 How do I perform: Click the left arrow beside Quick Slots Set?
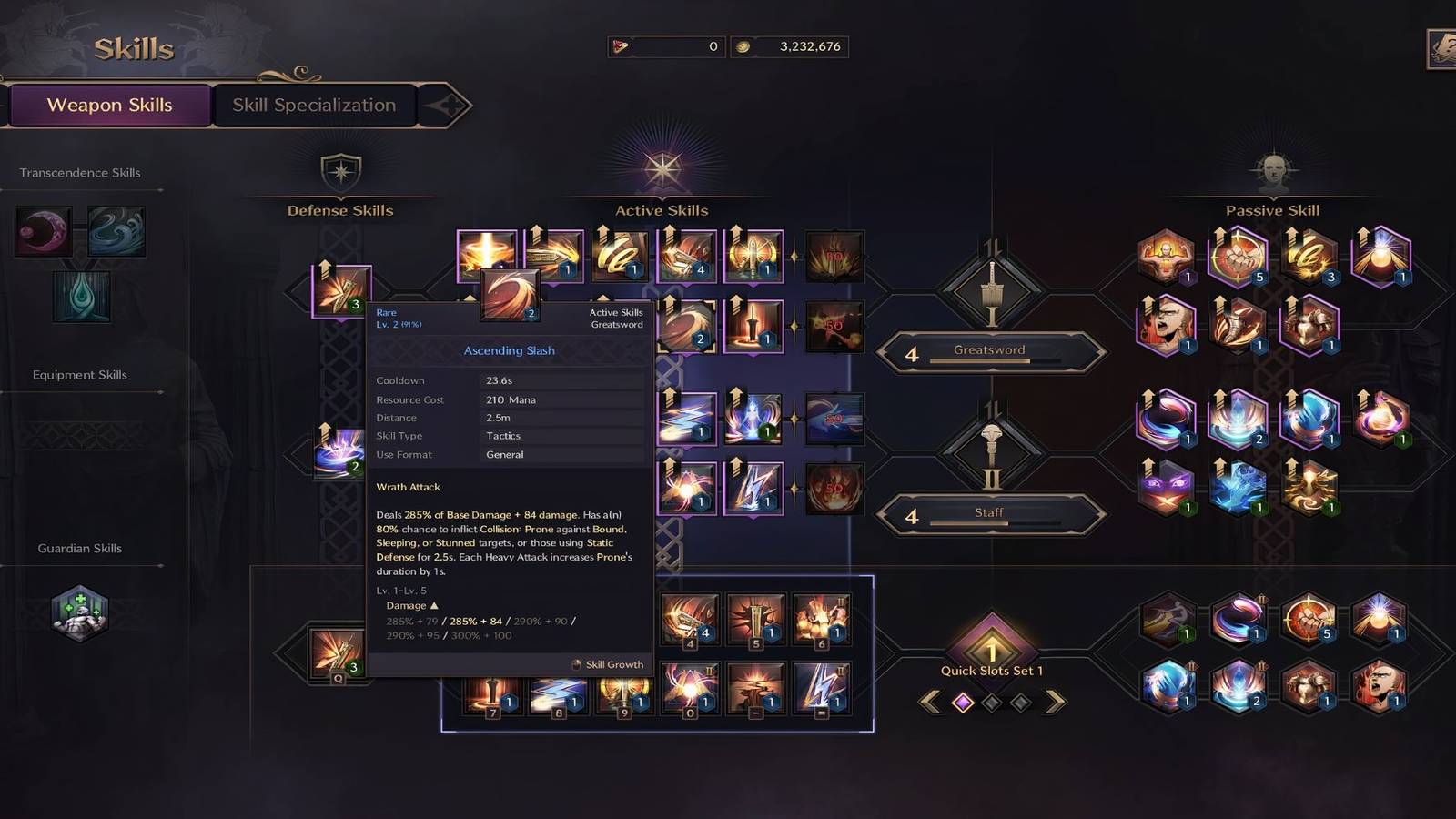point(932,701)
